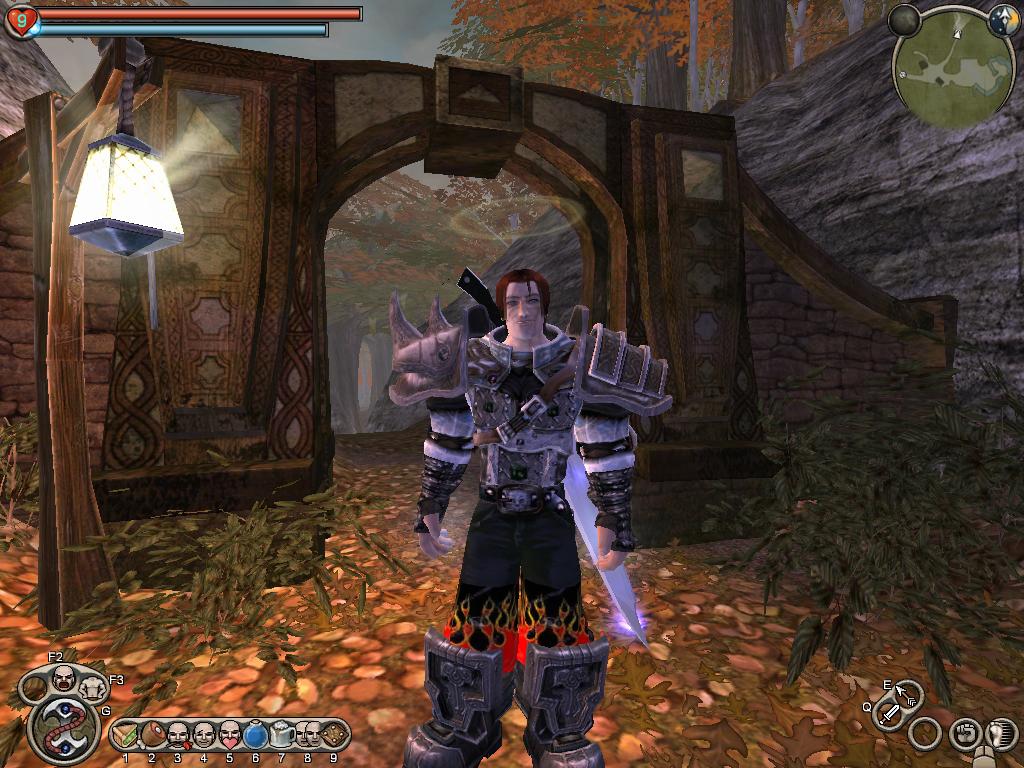1024x768 pixels.
Task: Activate the flexing torso expression icon
Action: coord(91,688)
